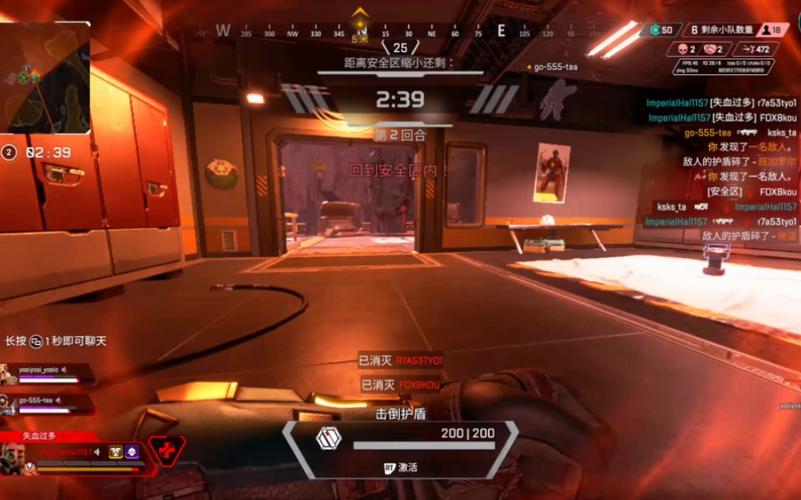Click the purple armor item icon
This screenshot has width=801, height=500.
pyautogui.click(x=132, y=452)
